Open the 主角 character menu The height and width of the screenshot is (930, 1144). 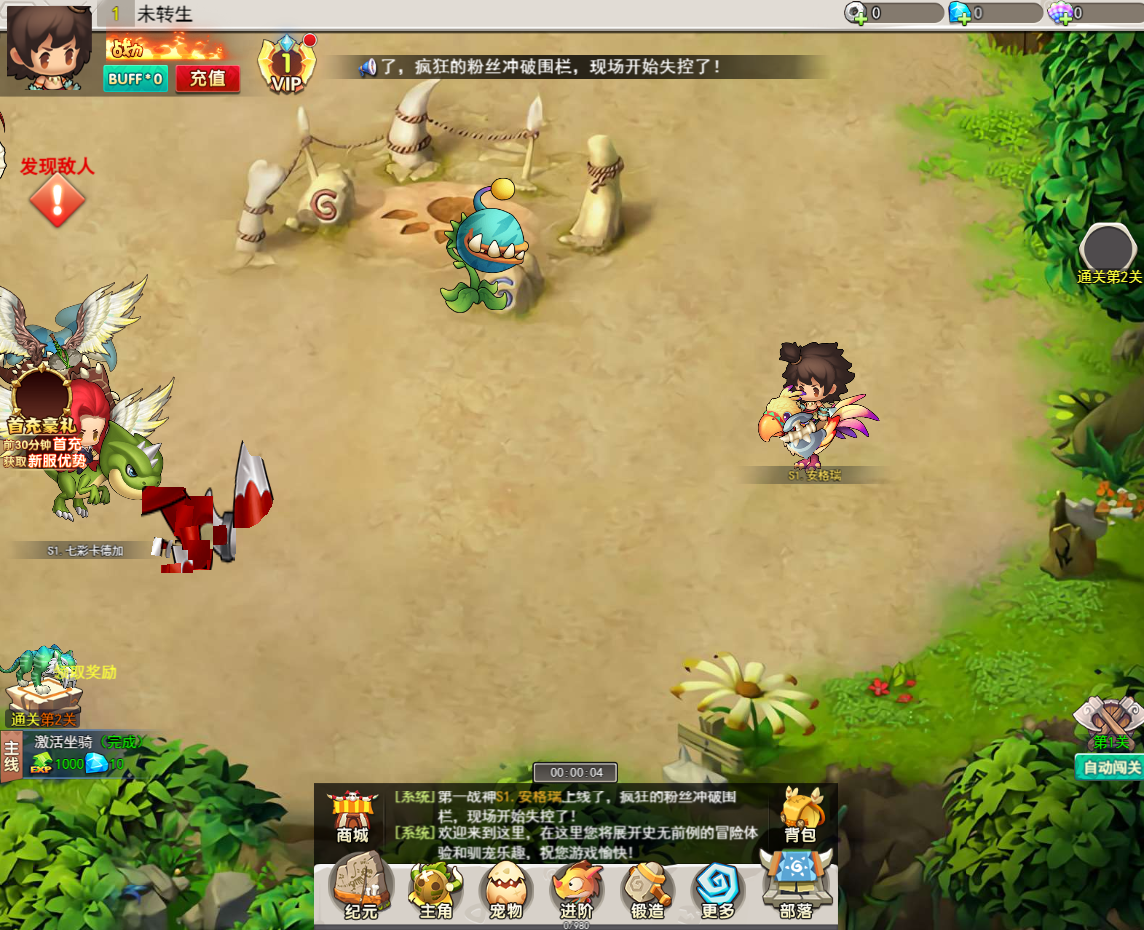(436, 887)
